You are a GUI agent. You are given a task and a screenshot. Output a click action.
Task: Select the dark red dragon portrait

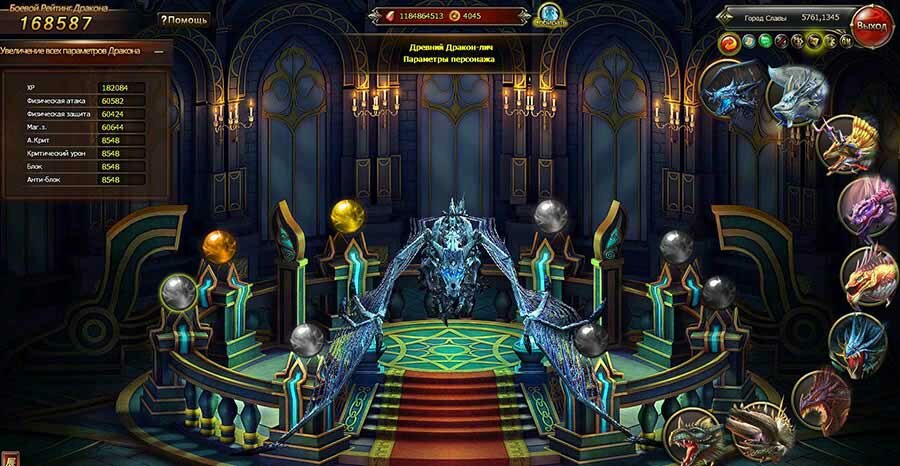[x=821, y=397]
